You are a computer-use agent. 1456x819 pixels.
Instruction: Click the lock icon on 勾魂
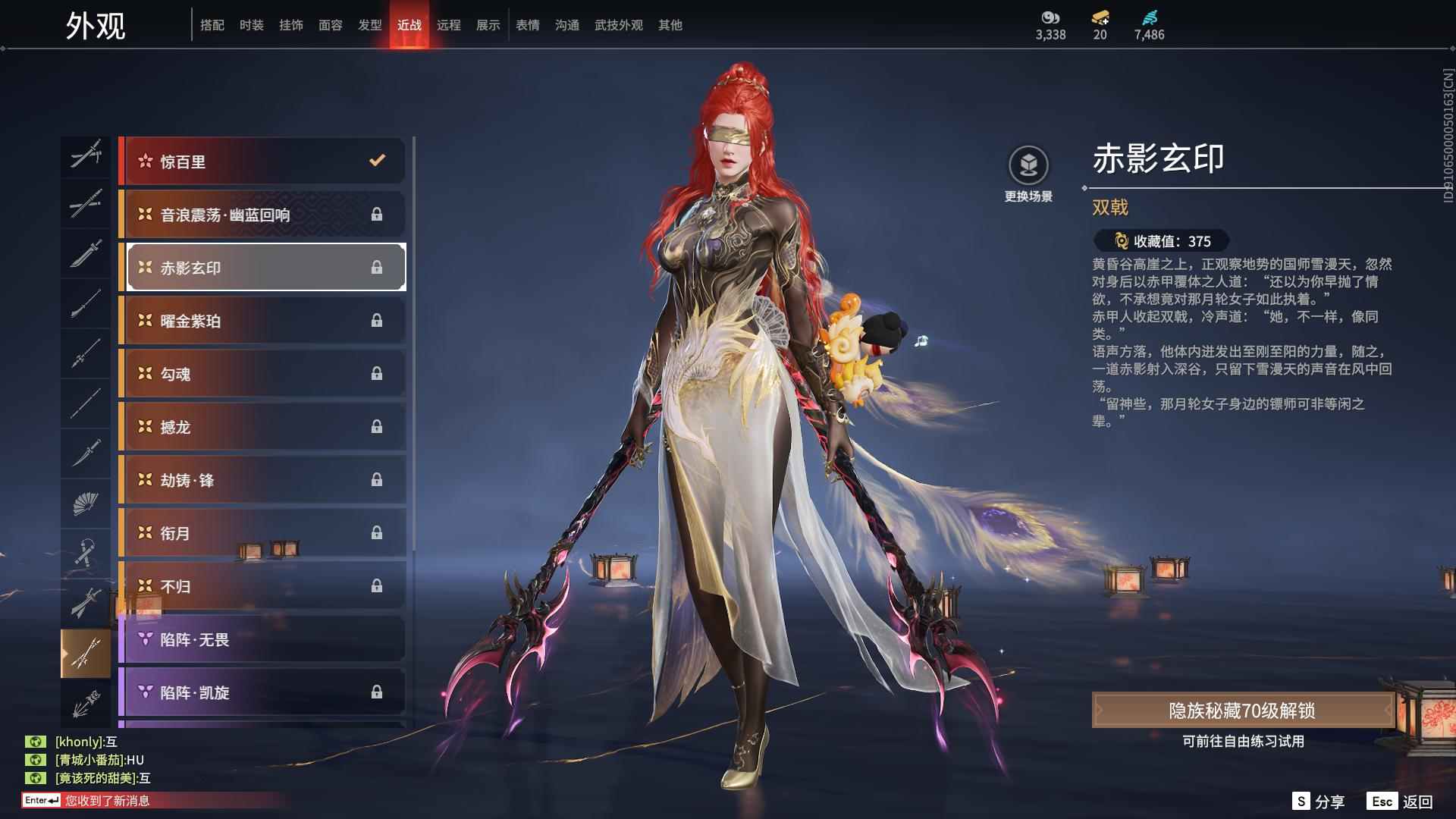click(x=375, y=373)
